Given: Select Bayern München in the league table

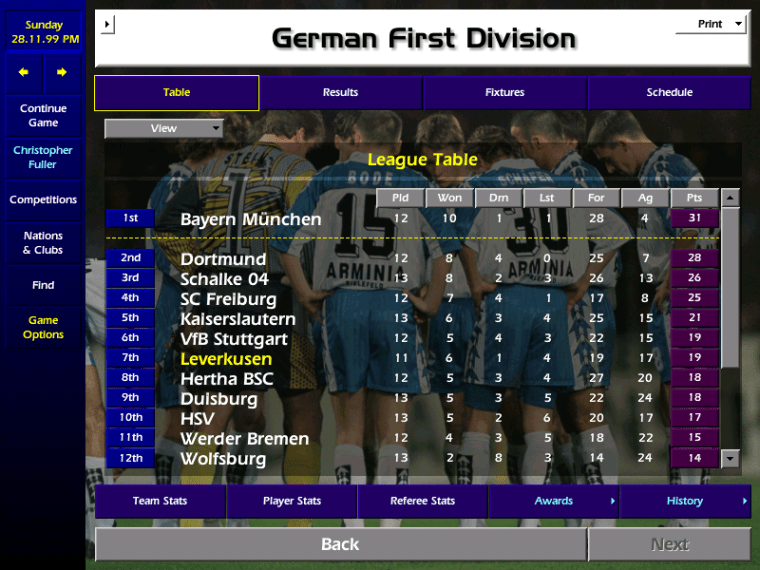Looking at the screenshot, I should point(251,219).
